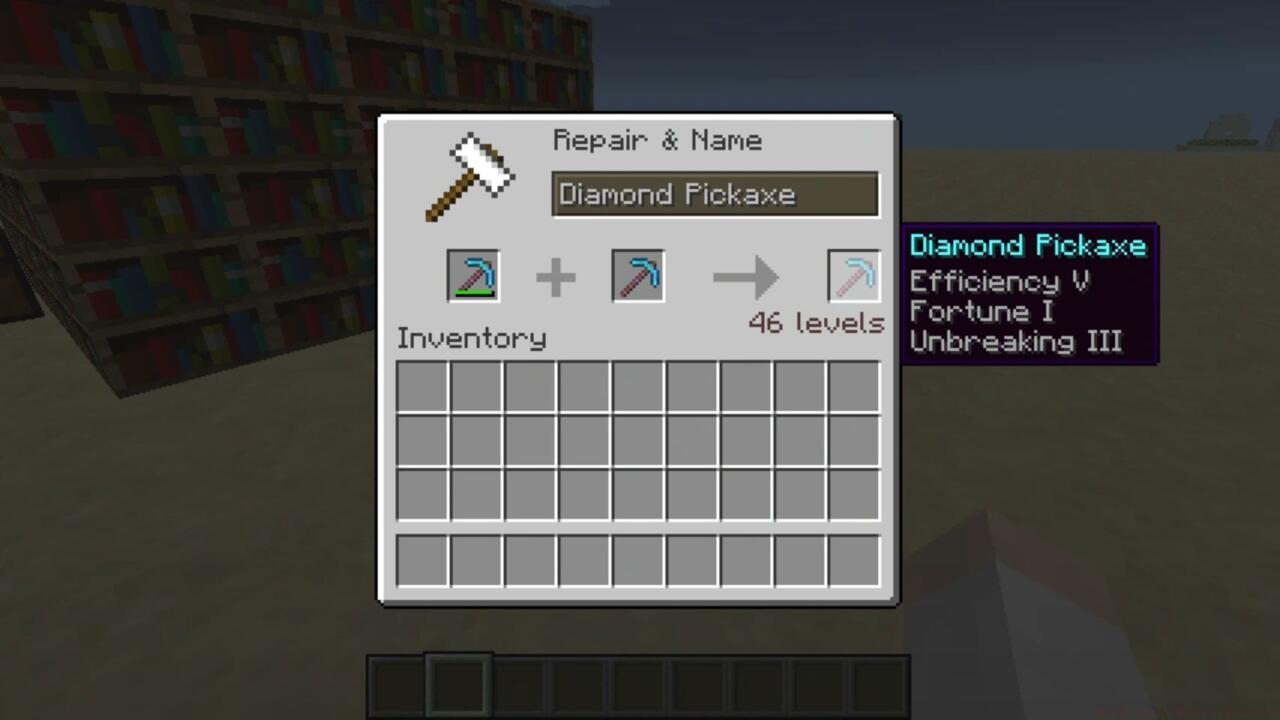The image size is (1280, 720).
Task: Click the plus sign between the anvil slots
Action: pos(556,278)
